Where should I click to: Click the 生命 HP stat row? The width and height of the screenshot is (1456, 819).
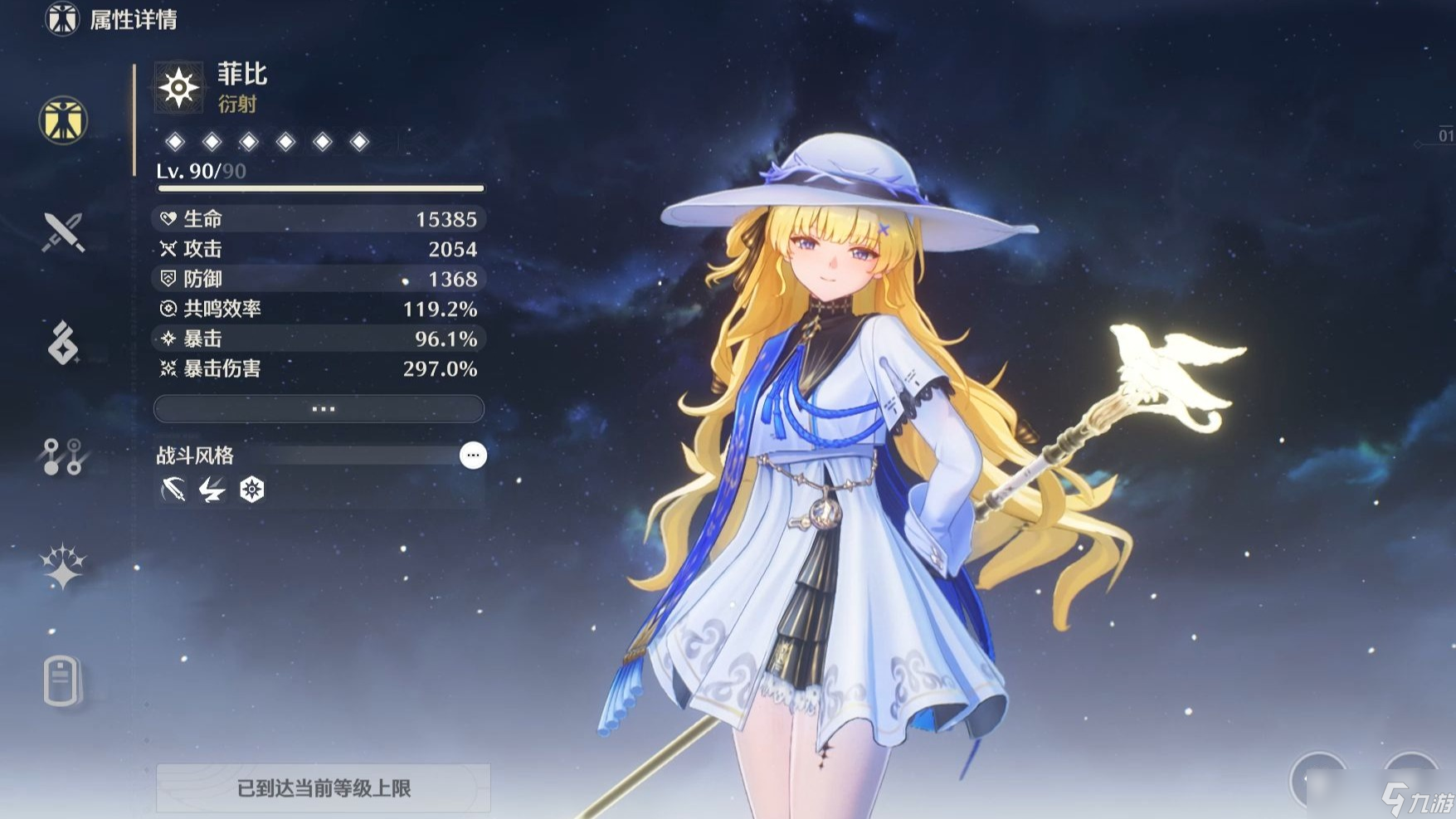319,219
